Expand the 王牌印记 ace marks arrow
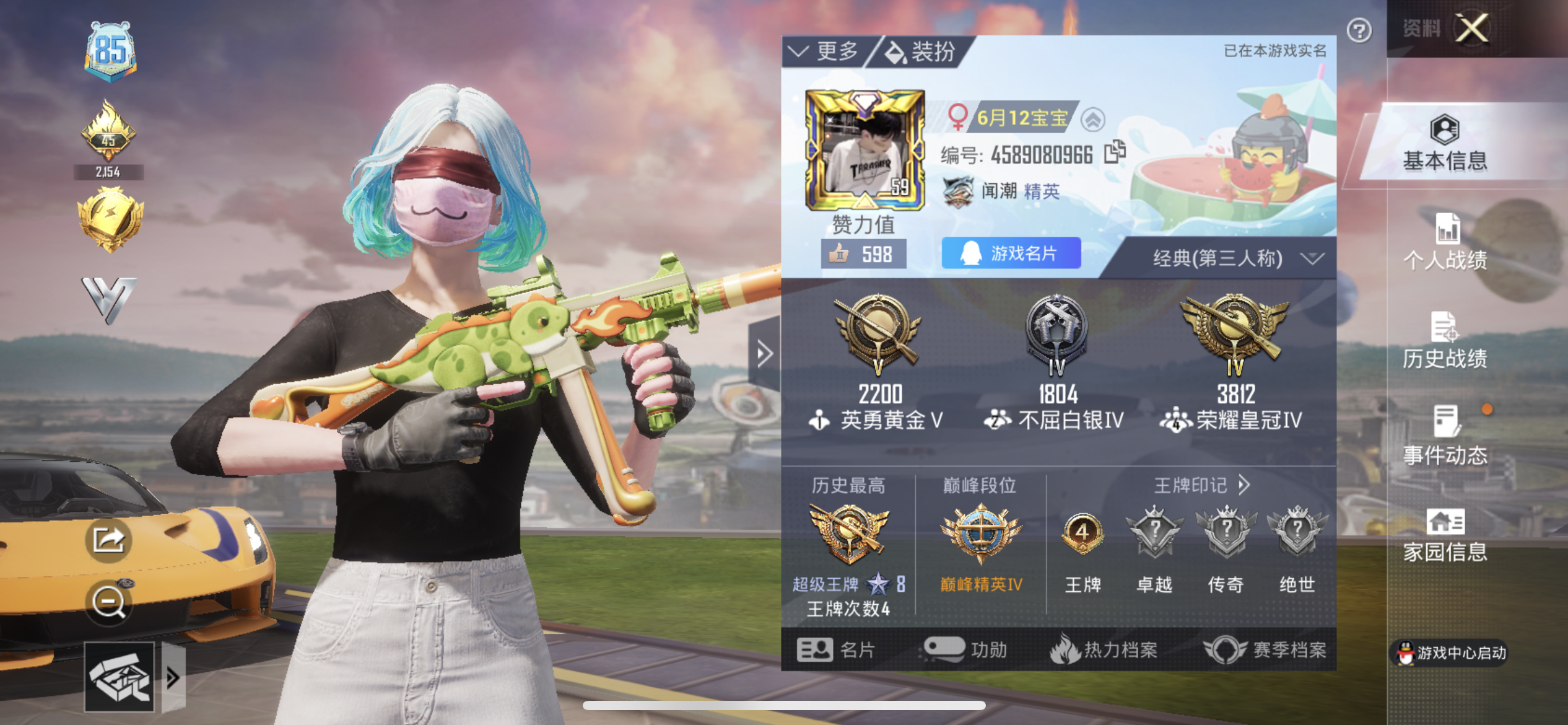Image resolution: width=1568 pixels, height=725 pixels. (x=1244, y=485)
